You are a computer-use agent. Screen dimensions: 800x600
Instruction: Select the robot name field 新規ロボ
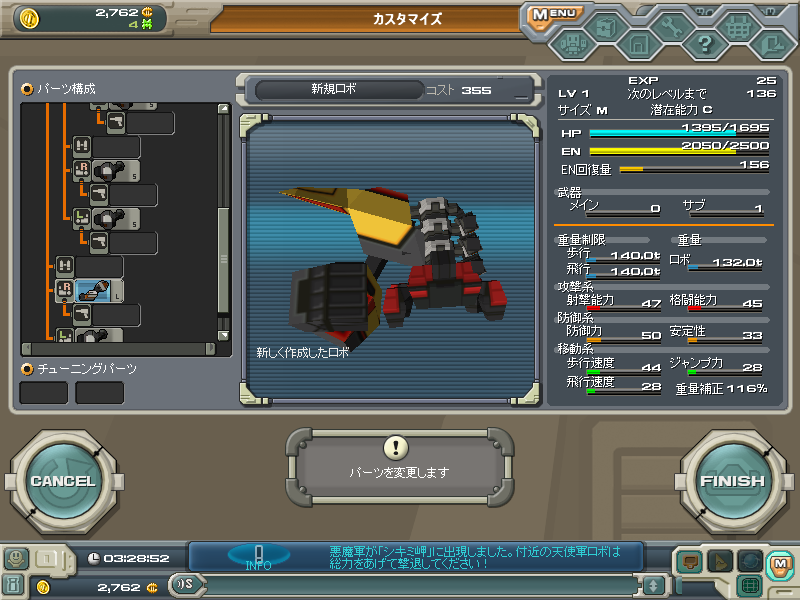click(335, 89)
